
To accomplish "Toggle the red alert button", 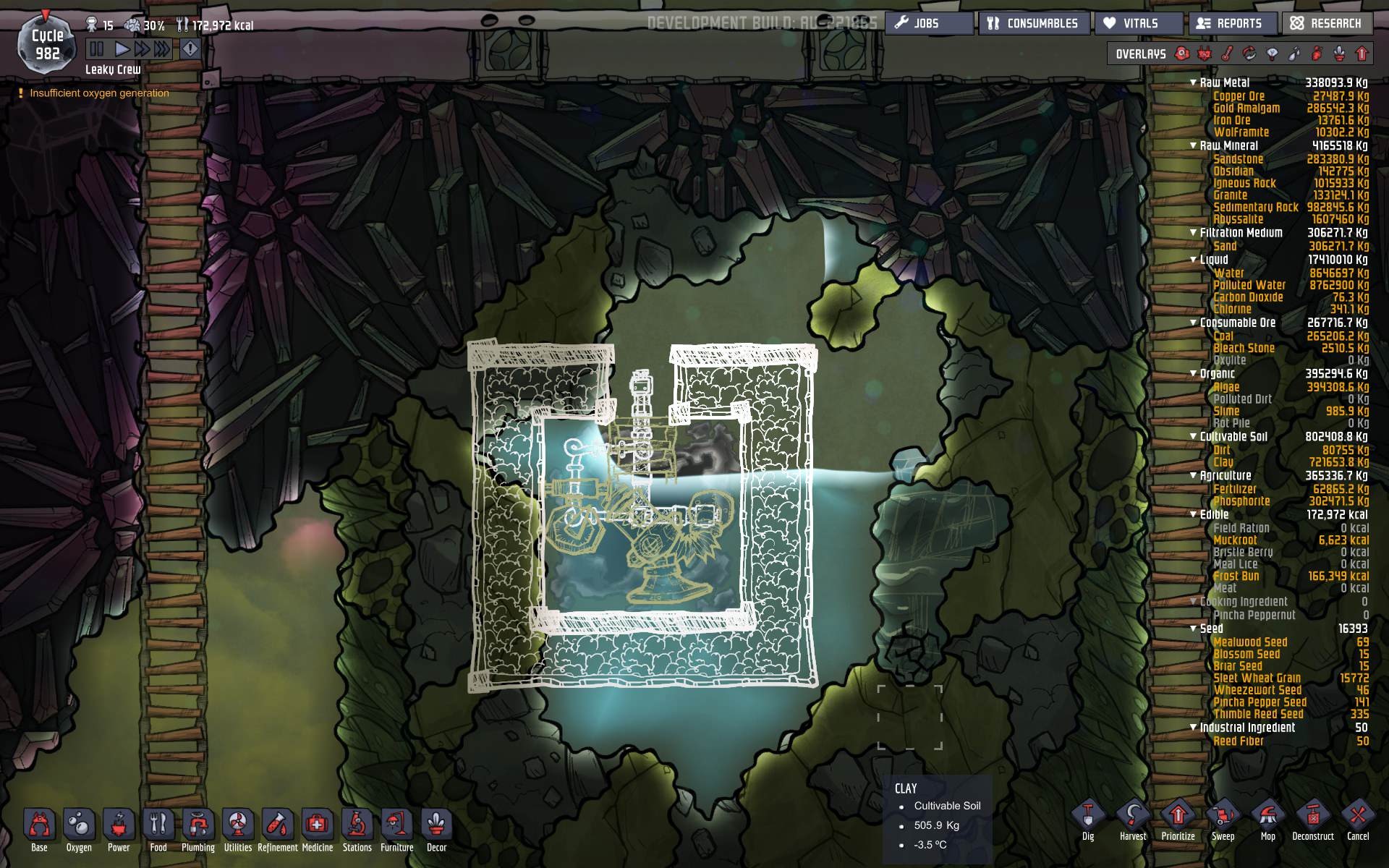I will 190,49.
